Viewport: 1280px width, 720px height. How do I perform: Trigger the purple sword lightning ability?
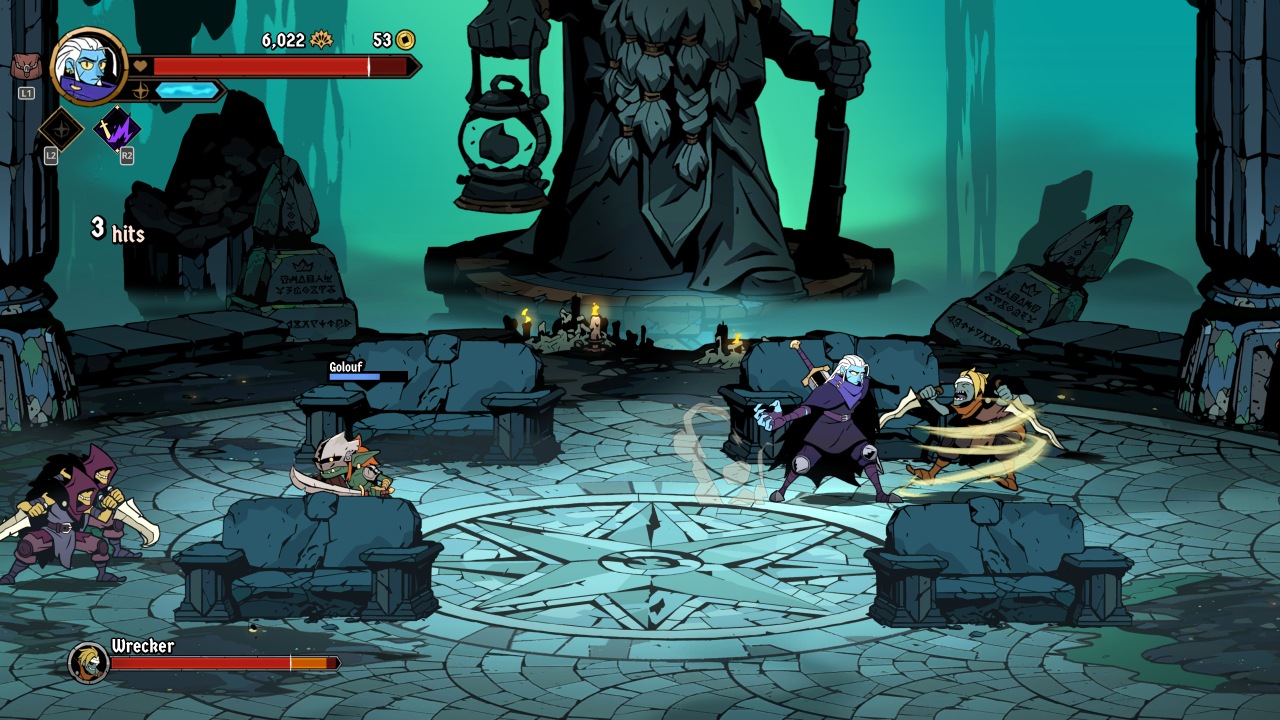click(117, 129)
